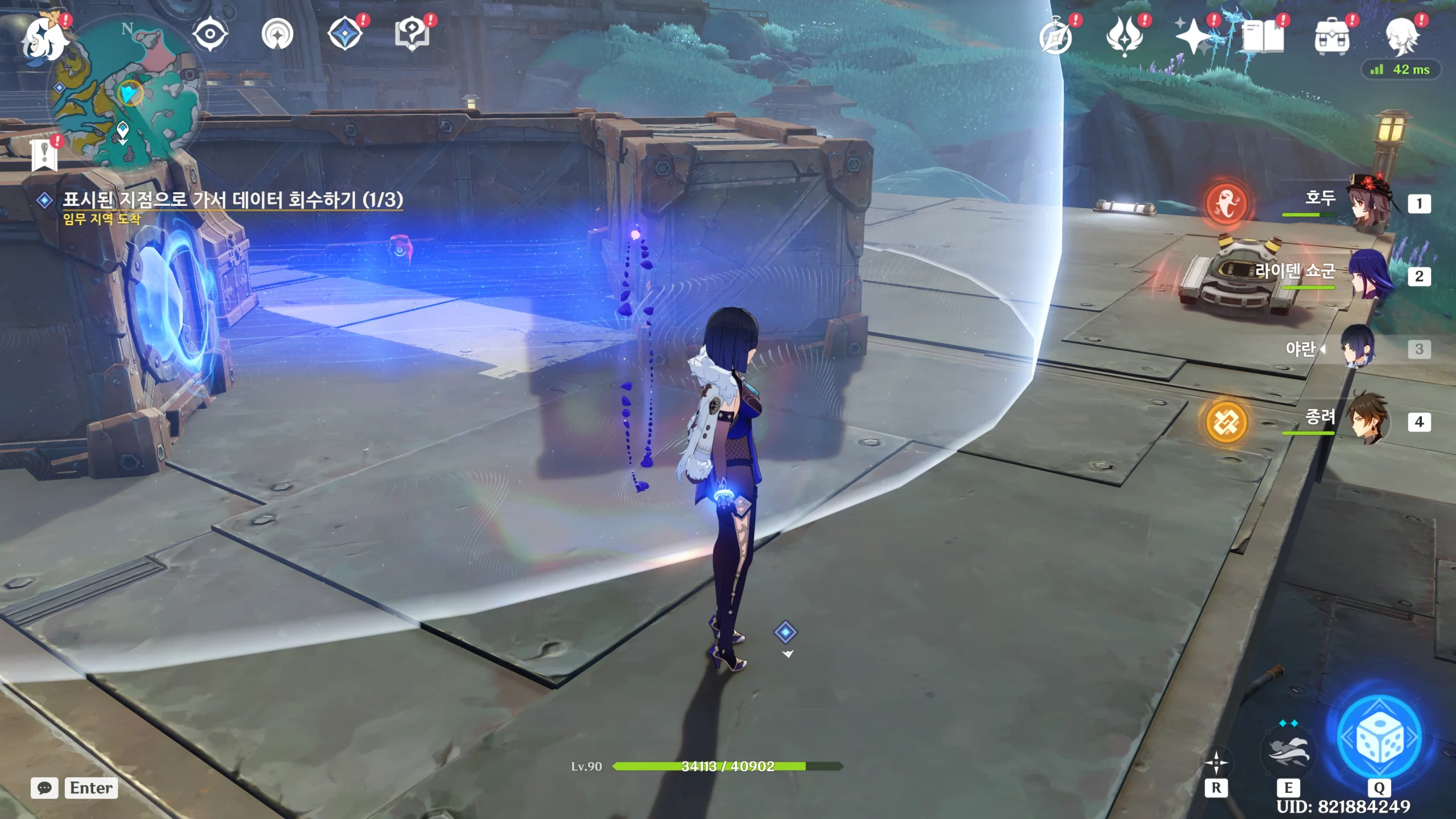
Task: Open the Paimon menu icon
Action: click(x=44, y=38)
